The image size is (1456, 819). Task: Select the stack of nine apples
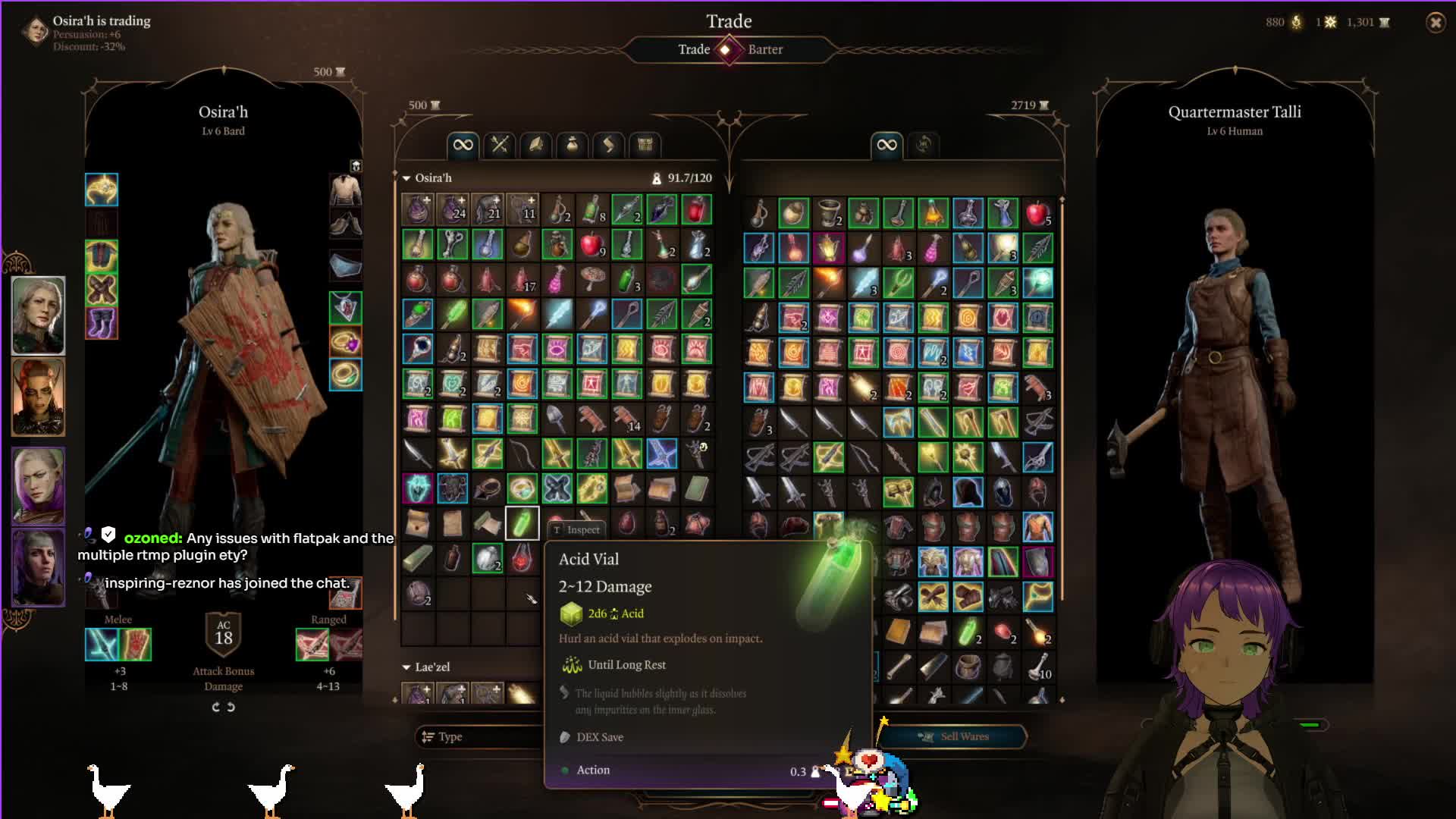pyautogui.click(x=591, y=245)
